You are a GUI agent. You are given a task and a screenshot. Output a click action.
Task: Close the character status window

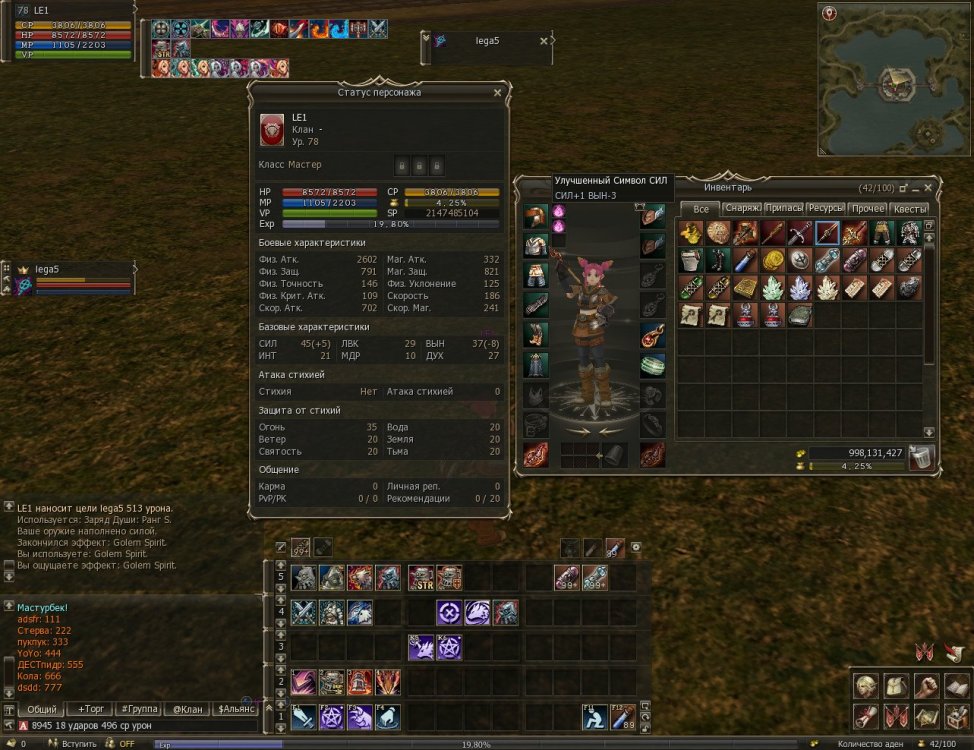tap(497, 93)
